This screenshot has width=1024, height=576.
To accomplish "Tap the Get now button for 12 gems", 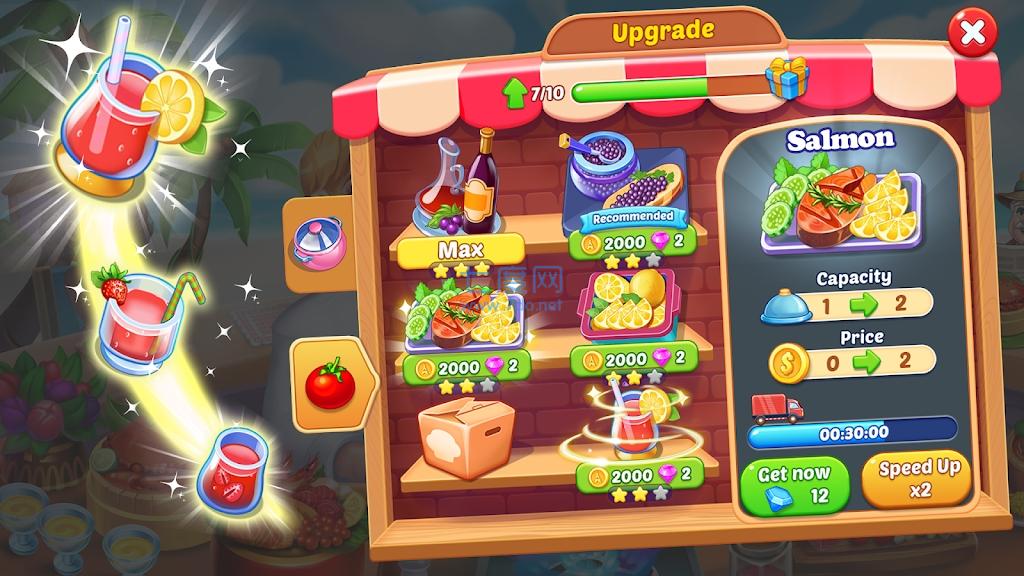I will coord(795,485).
